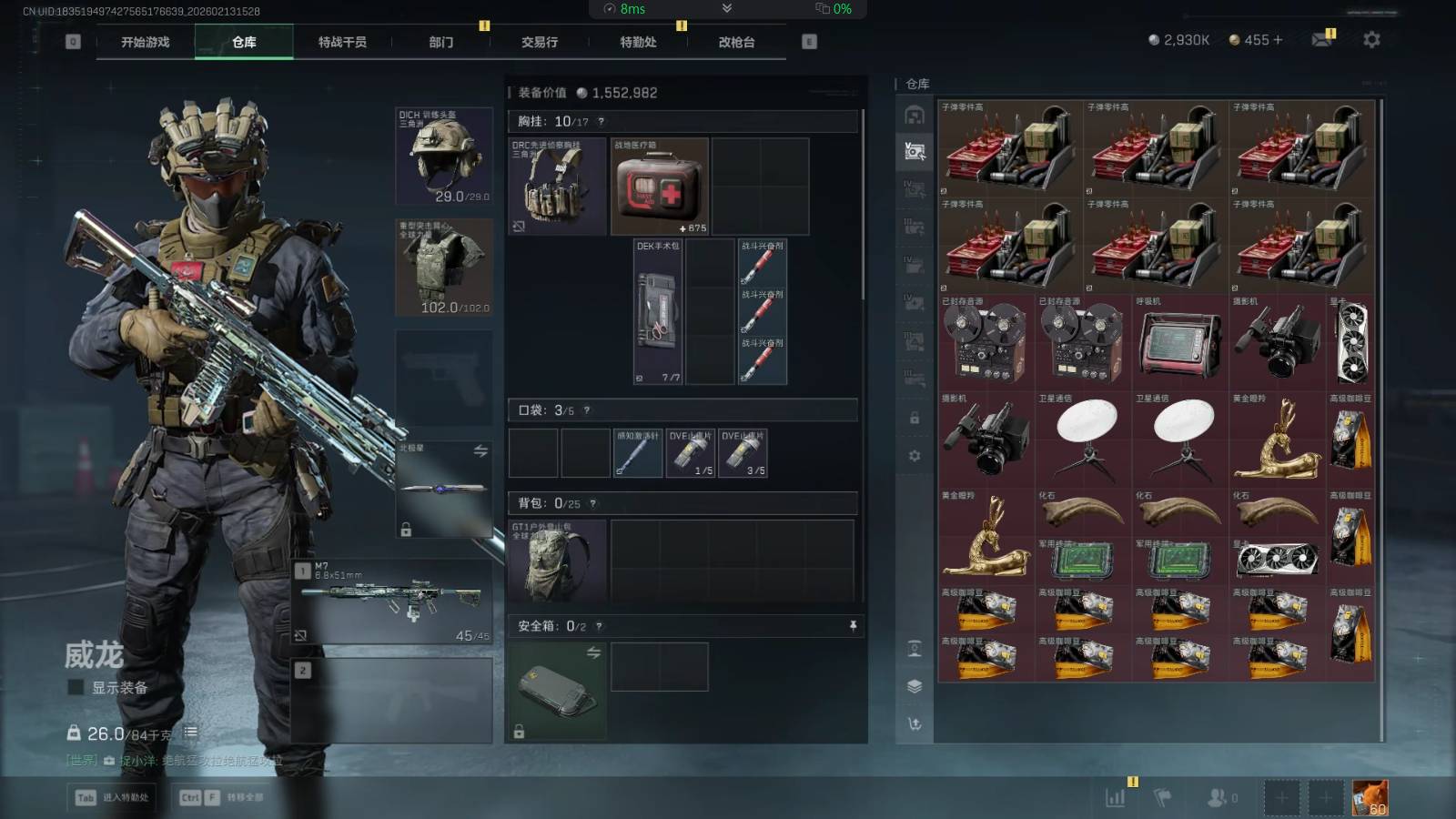Open the 开始游戏 (Start Game) tab
The width and height of the screenshot is (1456, 819).
coord(146,42)
